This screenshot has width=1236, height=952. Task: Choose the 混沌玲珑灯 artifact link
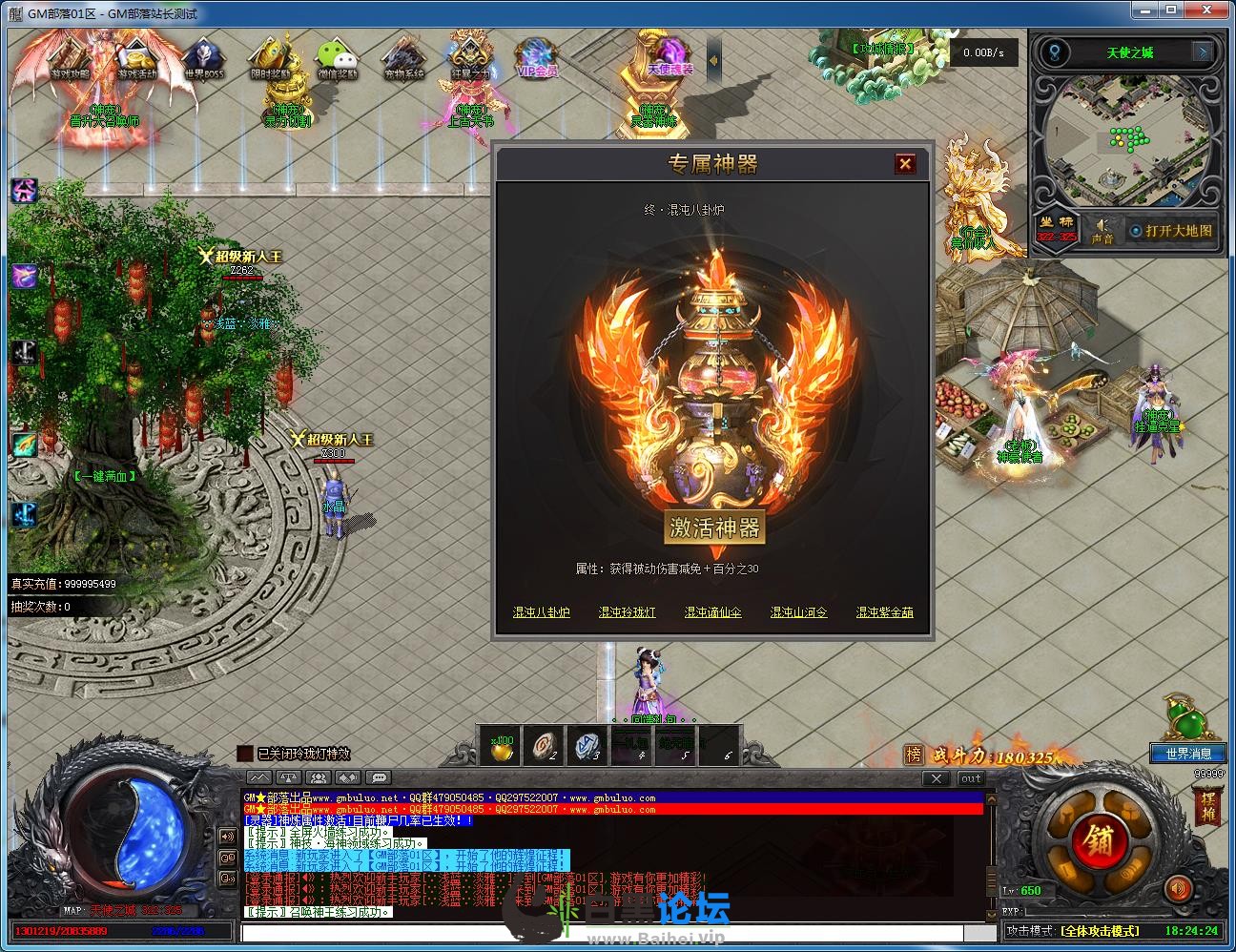627,612
